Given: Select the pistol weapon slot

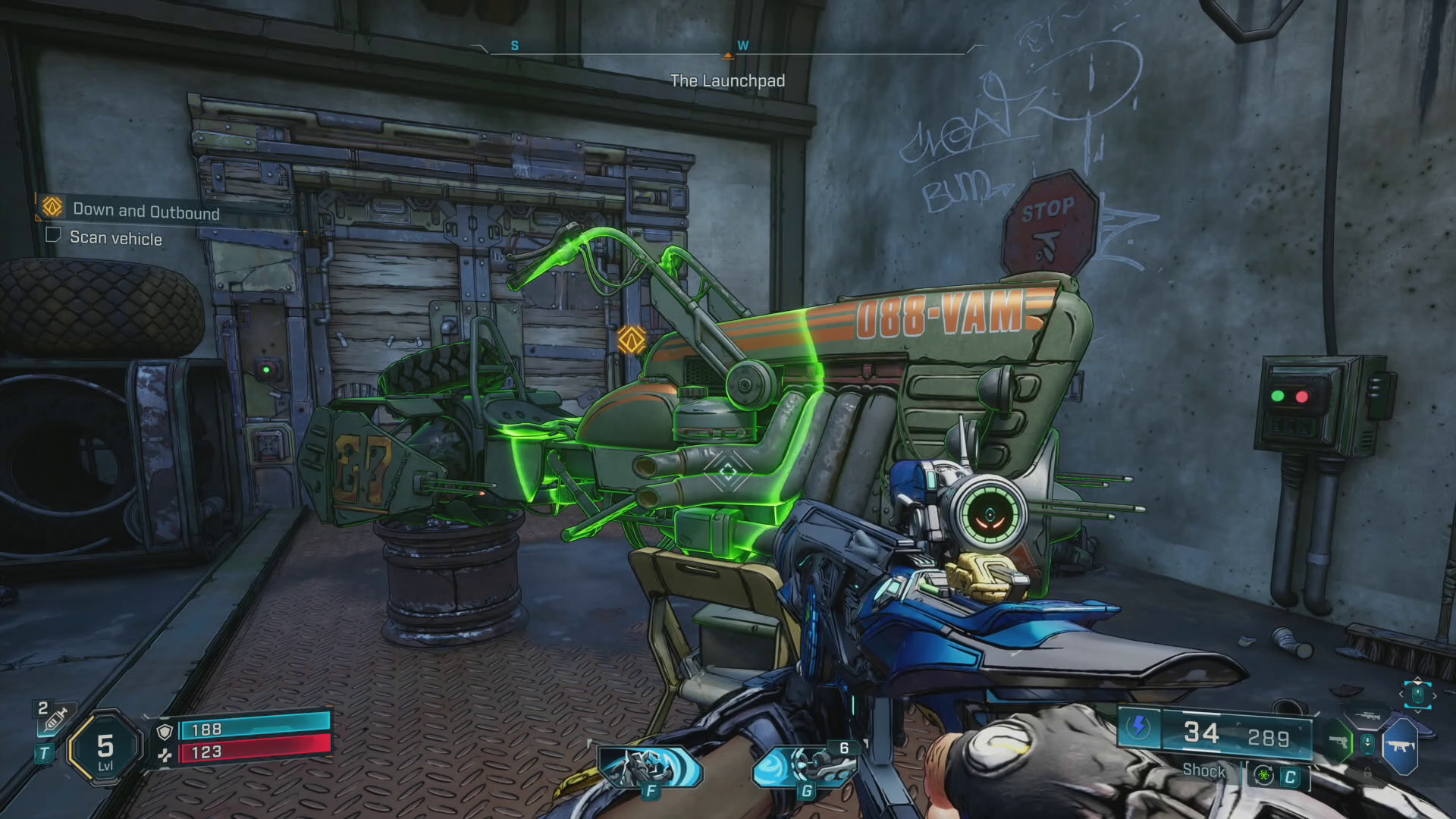Looking at the screenshot, I should [x=1339, y=742].
